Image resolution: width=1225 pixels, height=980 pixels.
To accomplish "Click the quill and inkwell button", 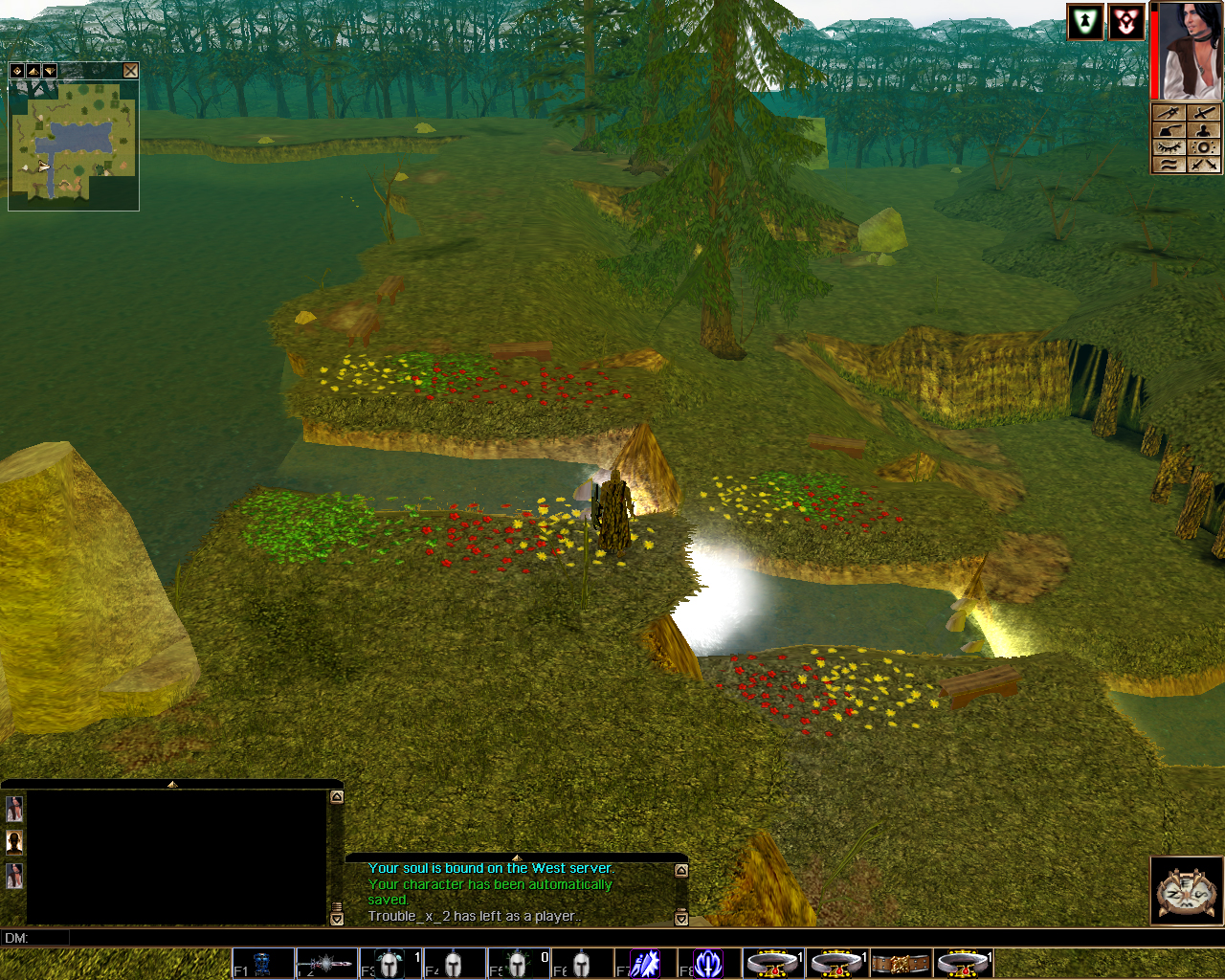I will [x=1169, y=130].
